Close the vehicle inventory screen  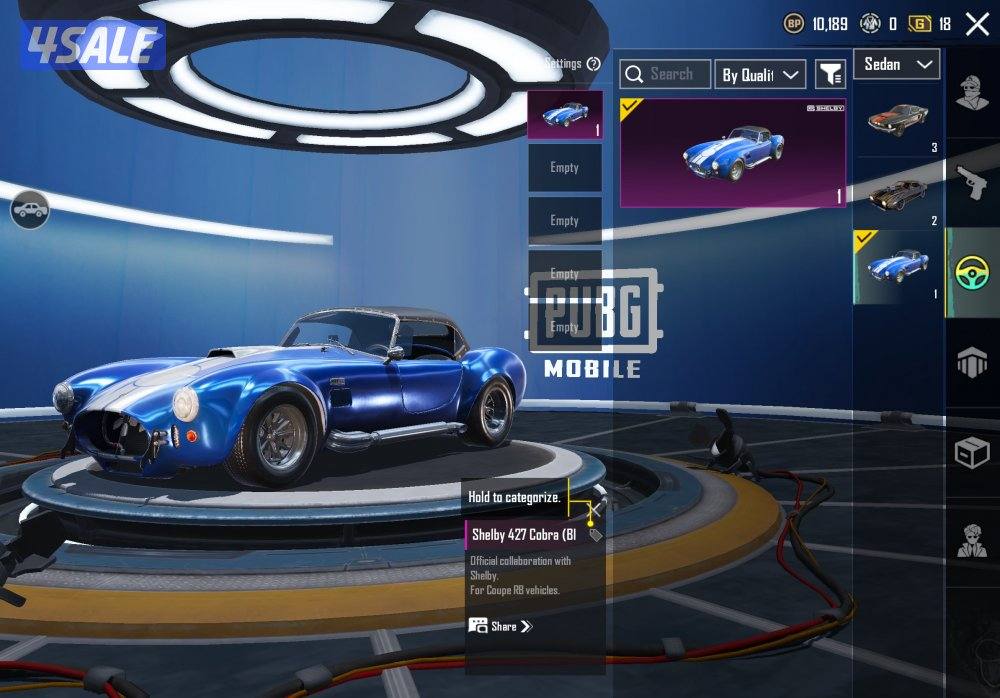click(977, 24)
